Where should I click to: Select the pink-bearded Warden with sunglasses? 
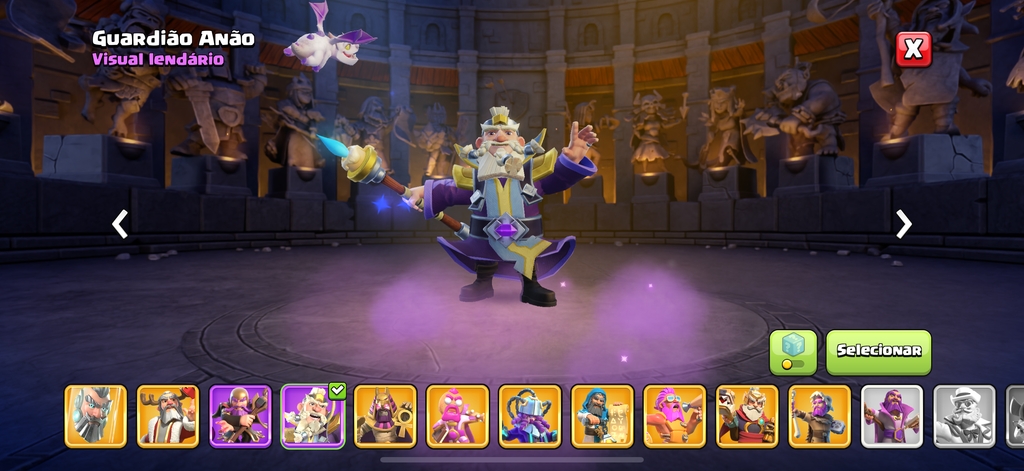674,416
